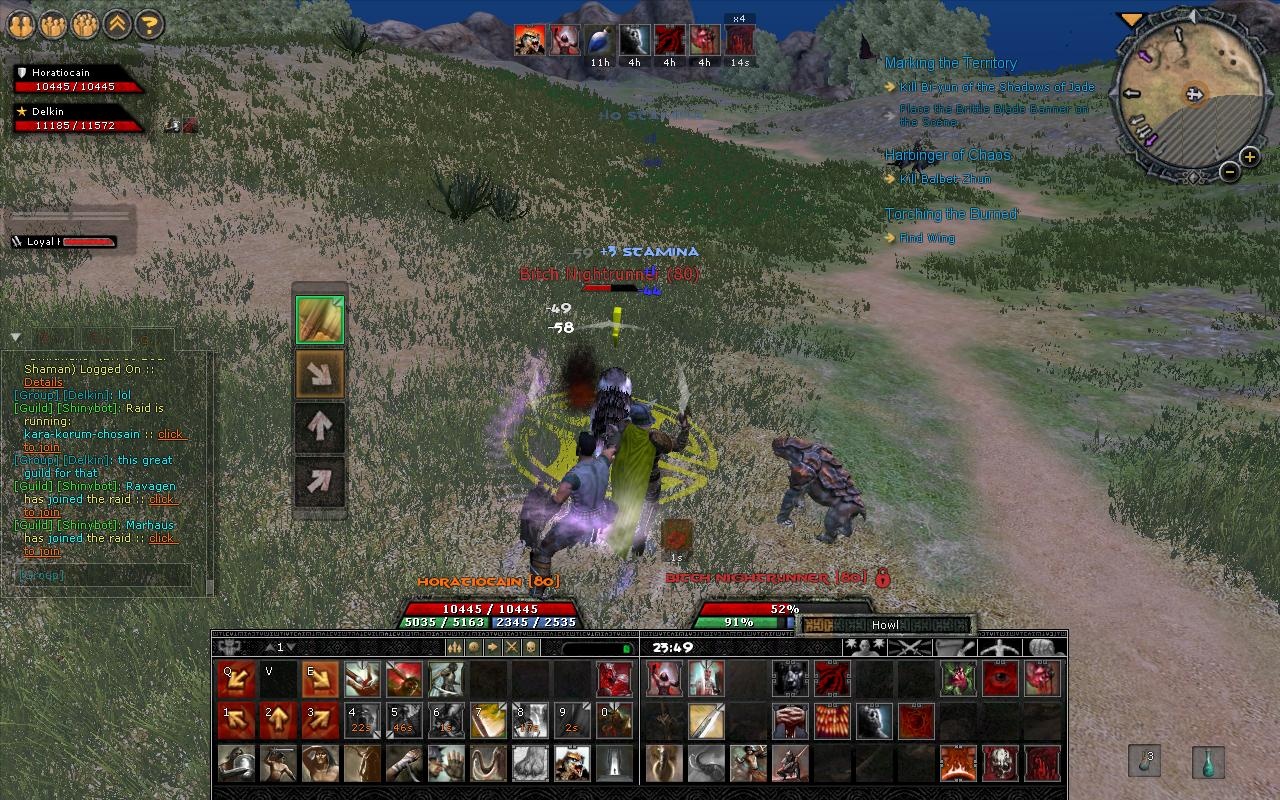Click the skull icon on the hotbar toolbar
Image resolution: width=1280 pixels, height=800 pixels.
(530, 646)
